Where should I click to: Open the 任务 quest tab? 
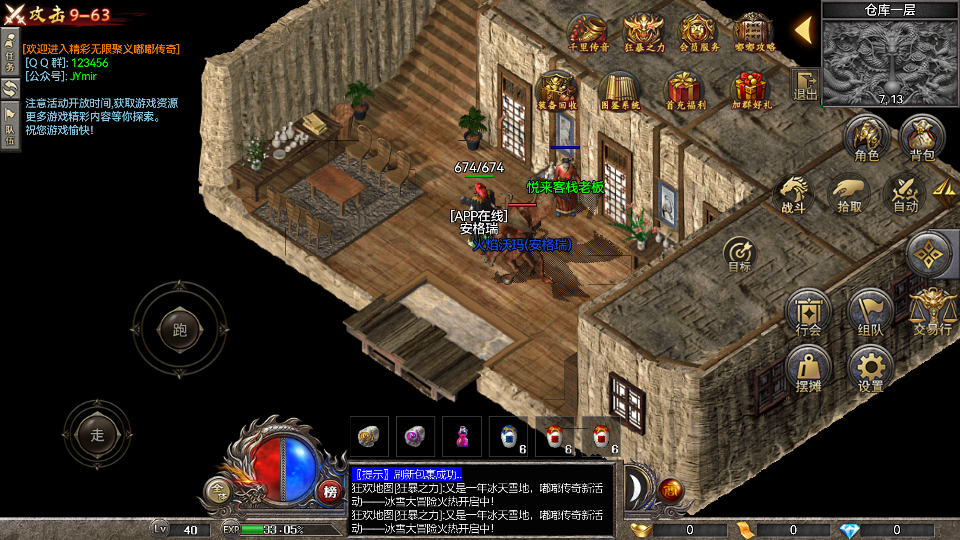click(x=10, y=50)
